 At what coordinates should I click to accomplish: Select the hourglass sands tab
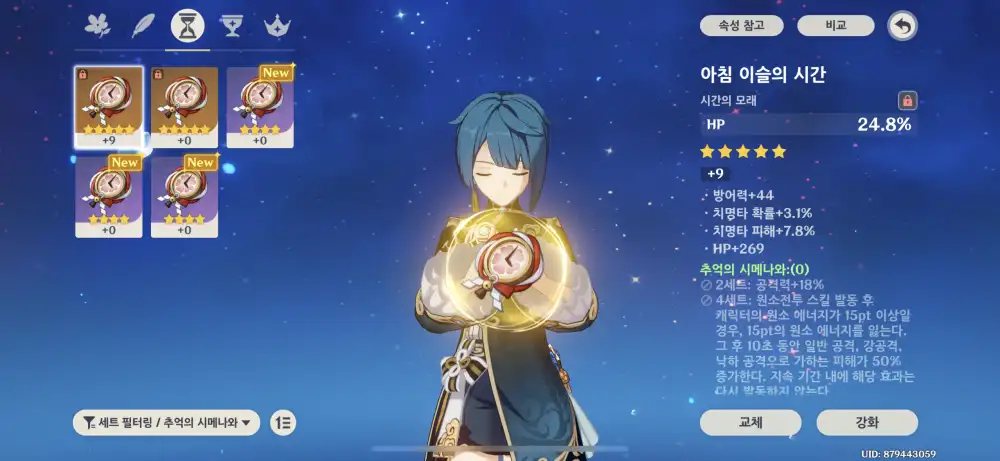click(187, 25)
